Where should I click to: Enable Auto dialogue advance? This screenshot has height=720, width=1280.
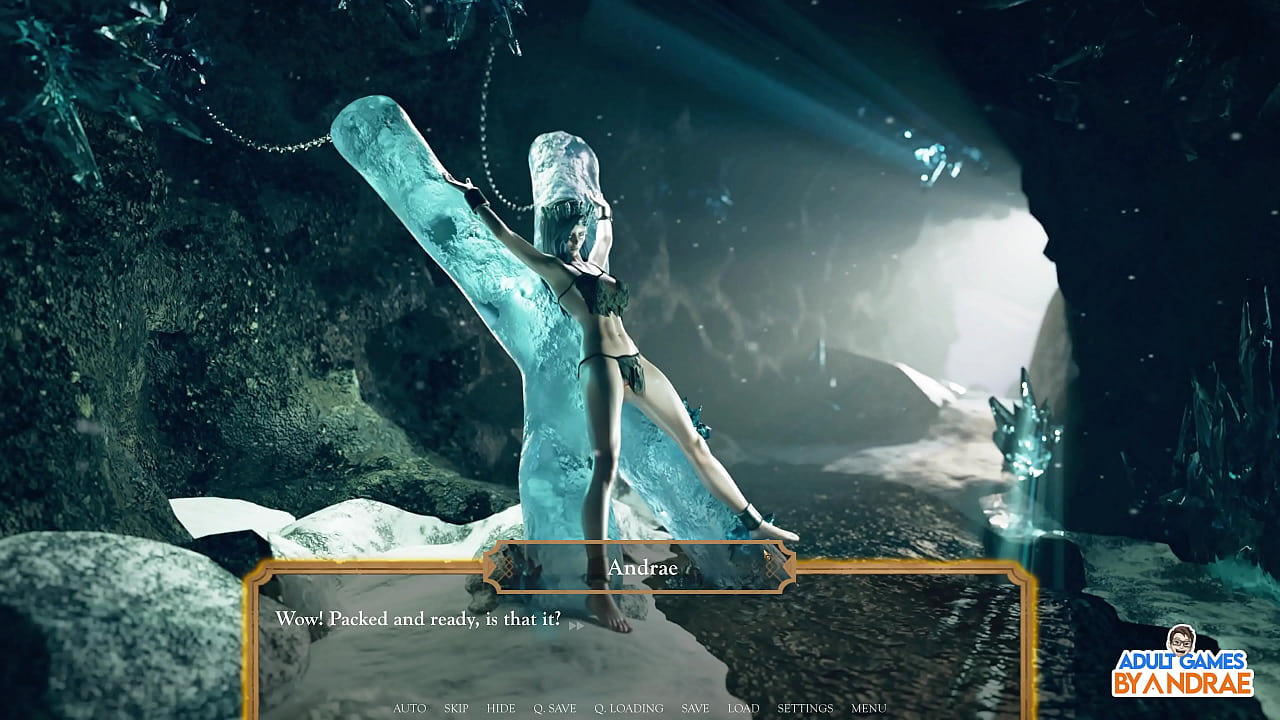click(410, 708)
